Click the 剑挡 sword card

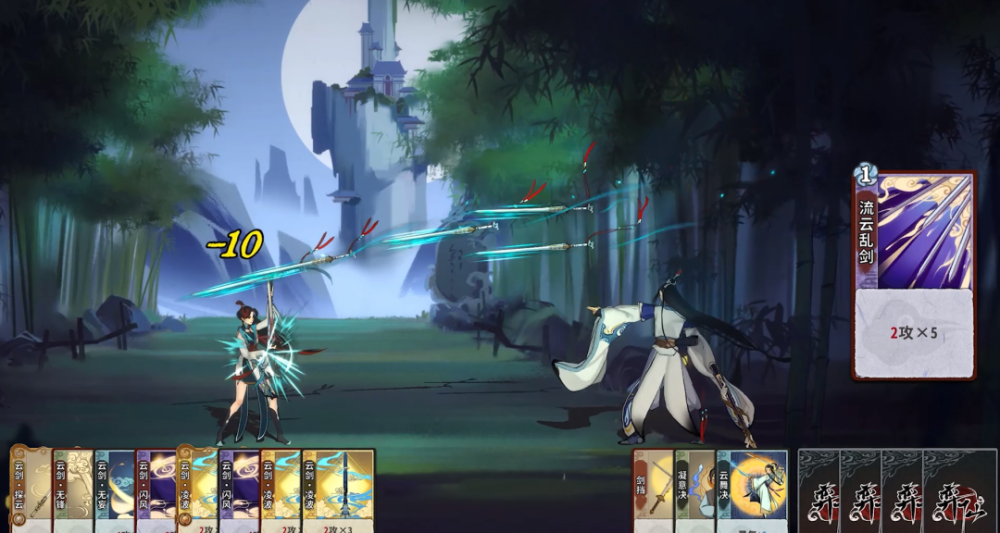point(653,490)
